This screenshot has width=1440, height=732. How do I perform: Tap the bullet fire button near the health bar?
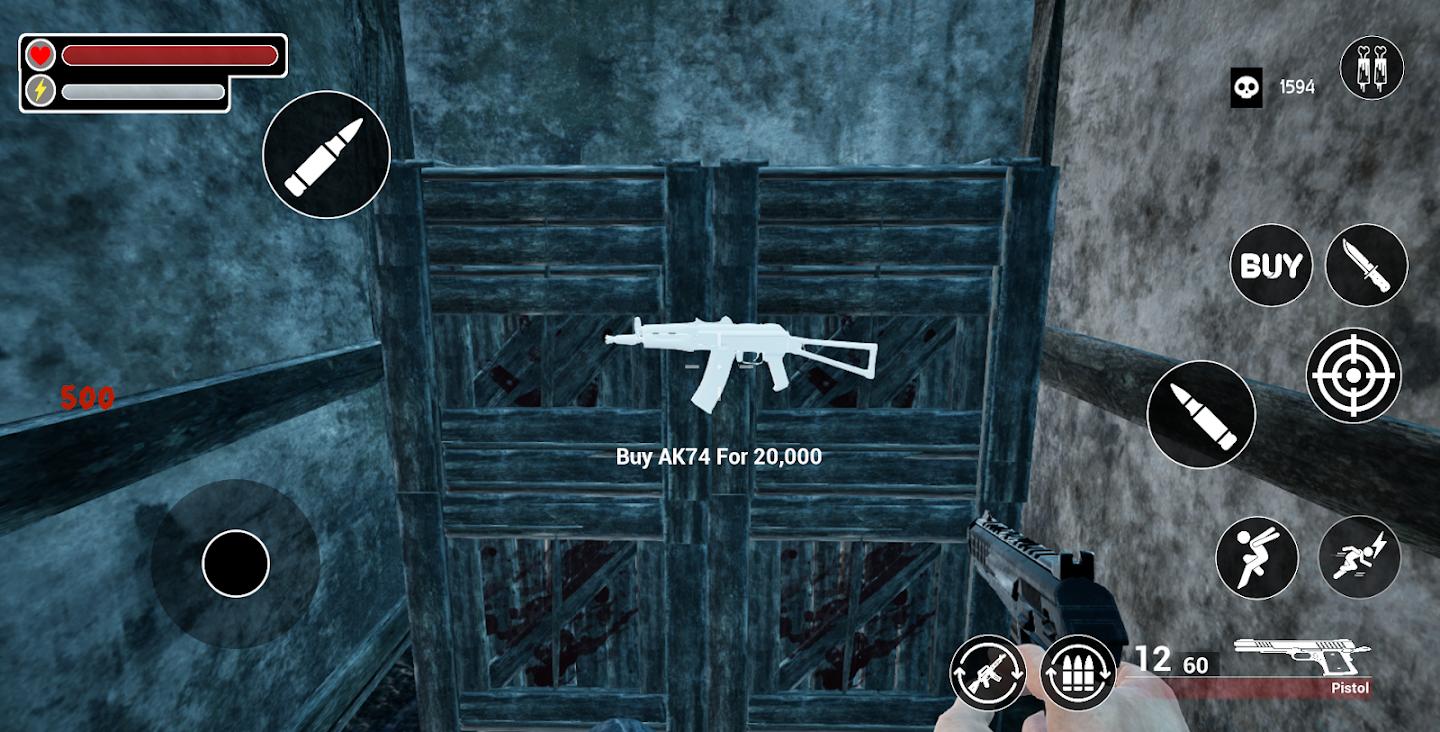tap(326, 154)
